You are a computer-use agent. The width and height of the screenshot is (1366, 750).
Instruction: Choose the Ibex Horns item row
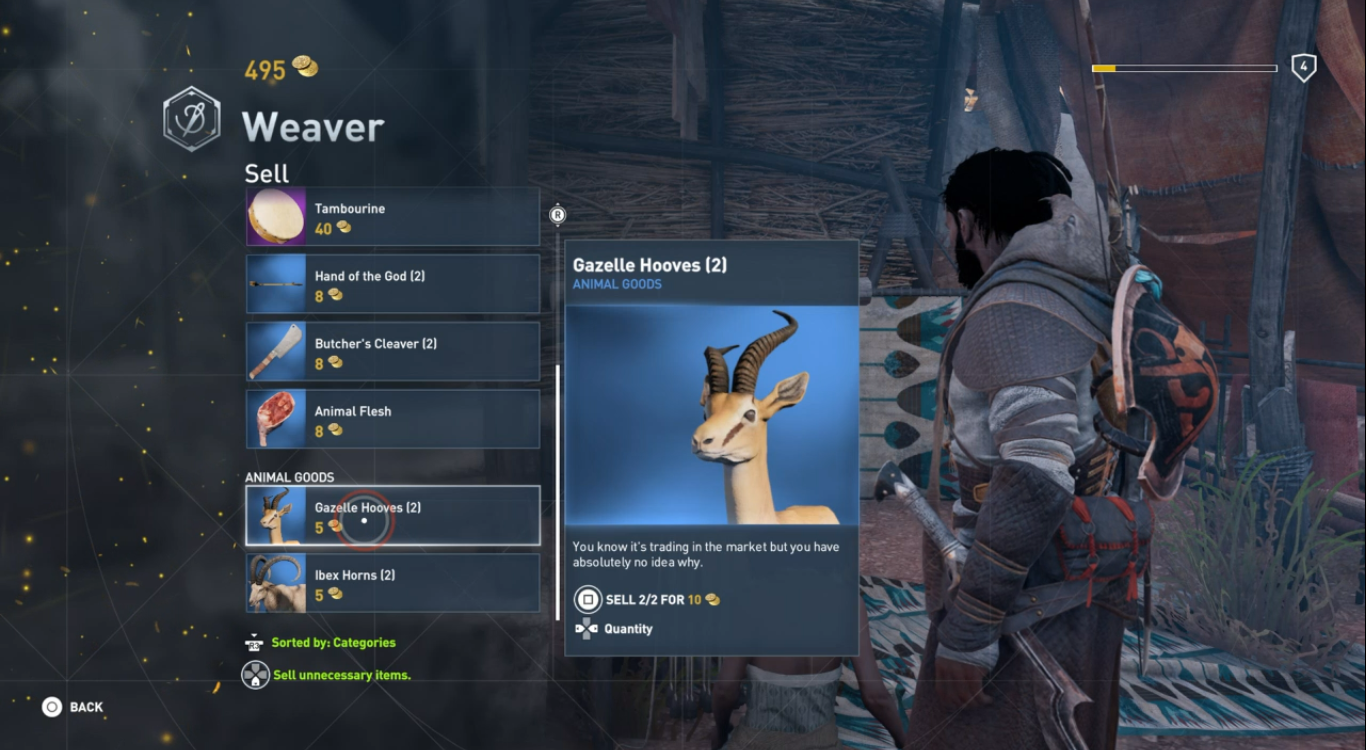tap(392, 583)
